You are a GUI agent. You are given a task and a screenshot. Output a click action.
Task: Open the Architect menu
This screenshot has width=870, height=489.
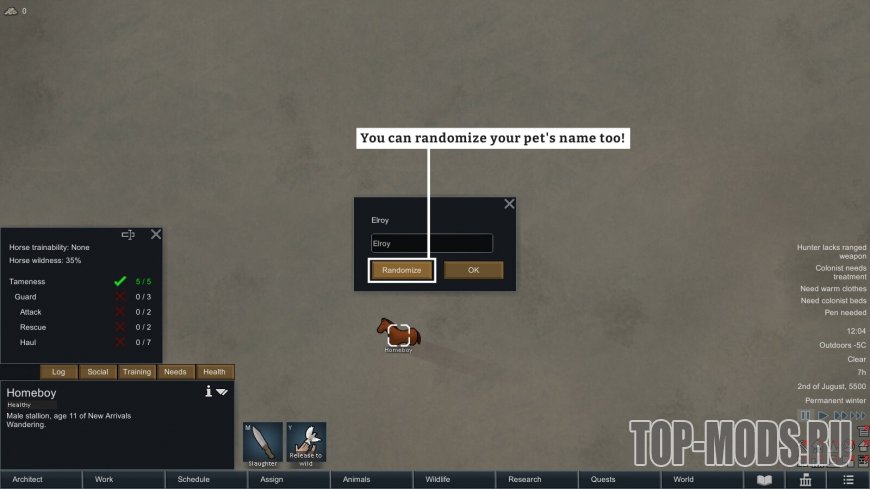click(x=41, y=480)
